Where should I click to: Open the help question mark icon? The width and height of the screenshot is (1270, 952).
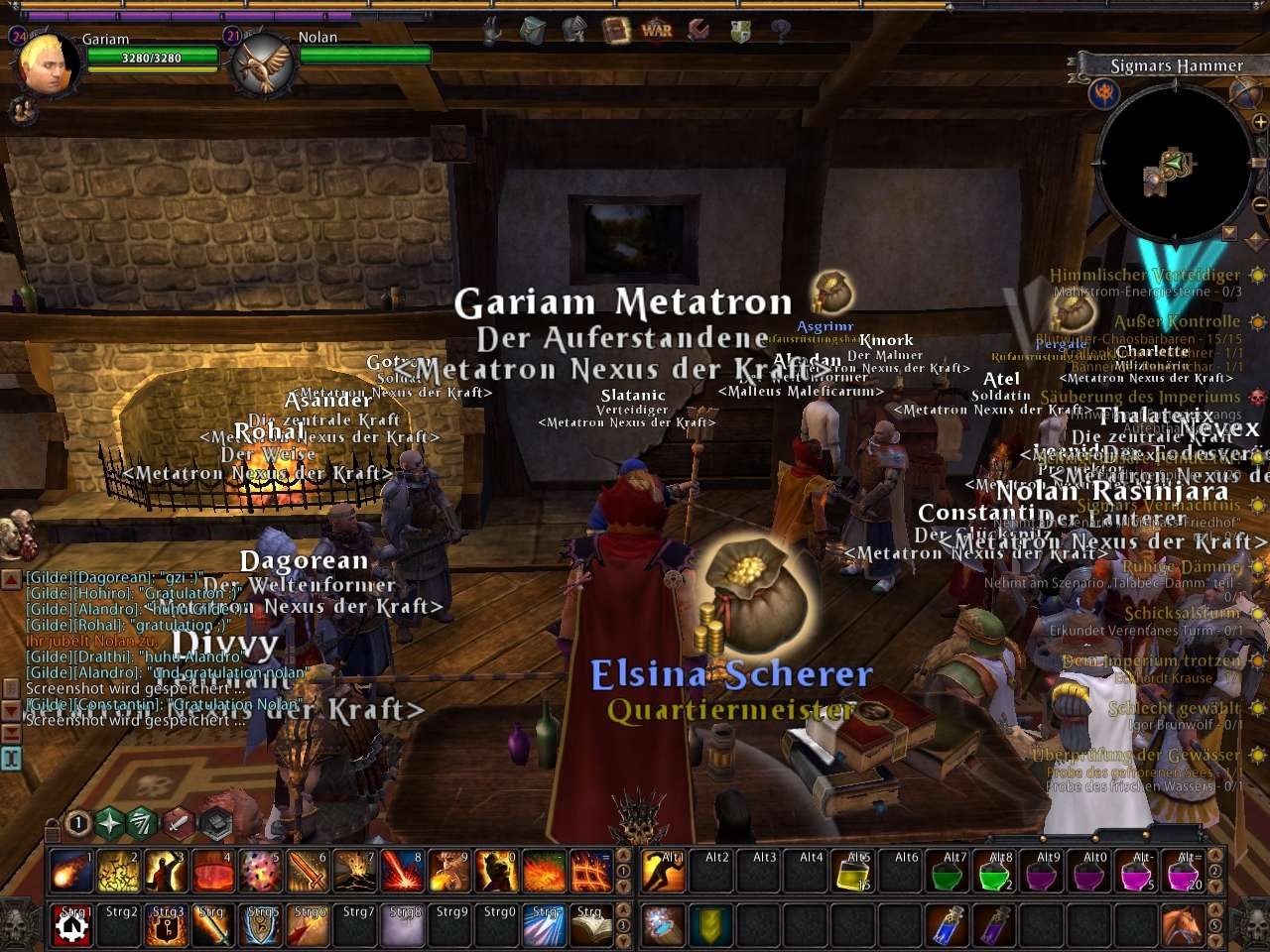[781, 31]
